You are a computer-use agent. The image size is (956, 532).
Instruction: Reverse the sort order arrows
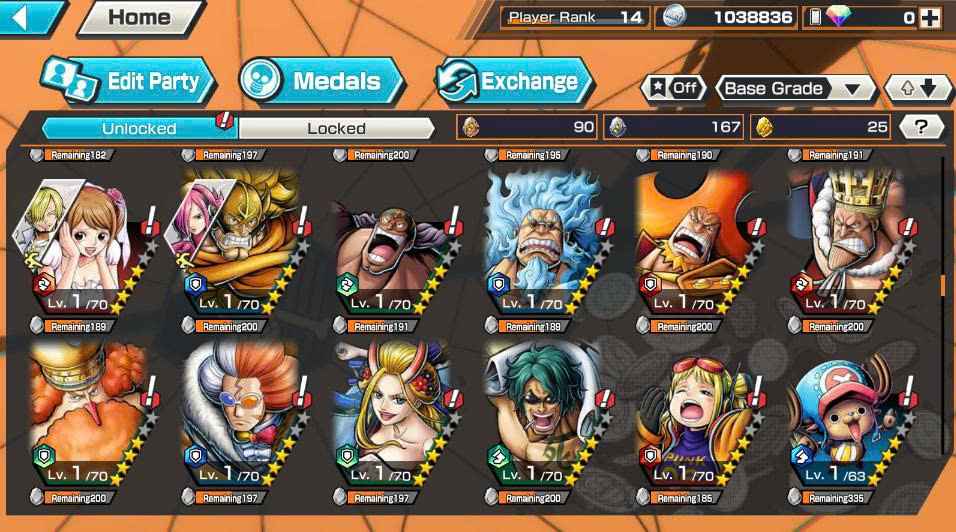point(918,88)
